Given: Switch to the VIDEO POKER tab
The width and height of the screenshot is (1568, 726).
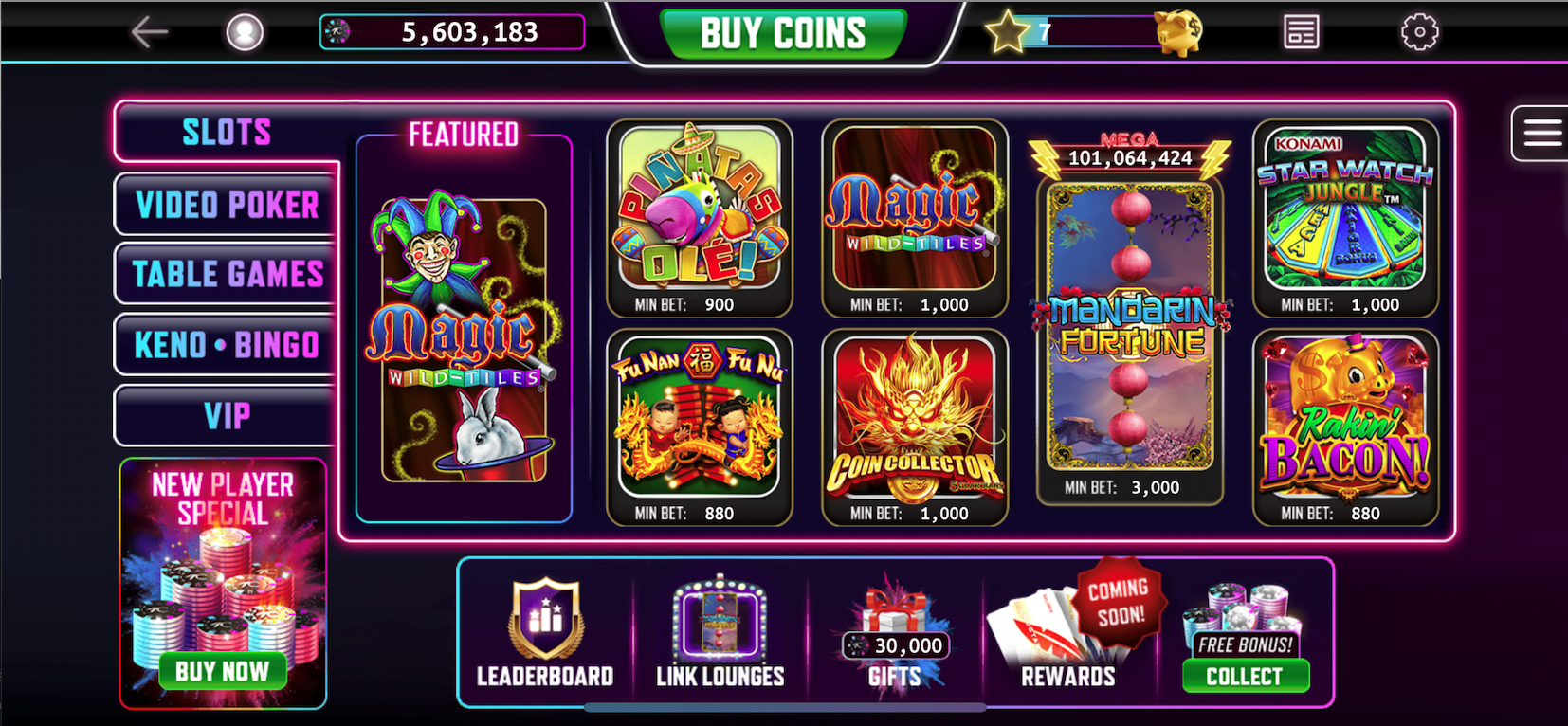Looking at the screenshot, I should click(228, 204).
